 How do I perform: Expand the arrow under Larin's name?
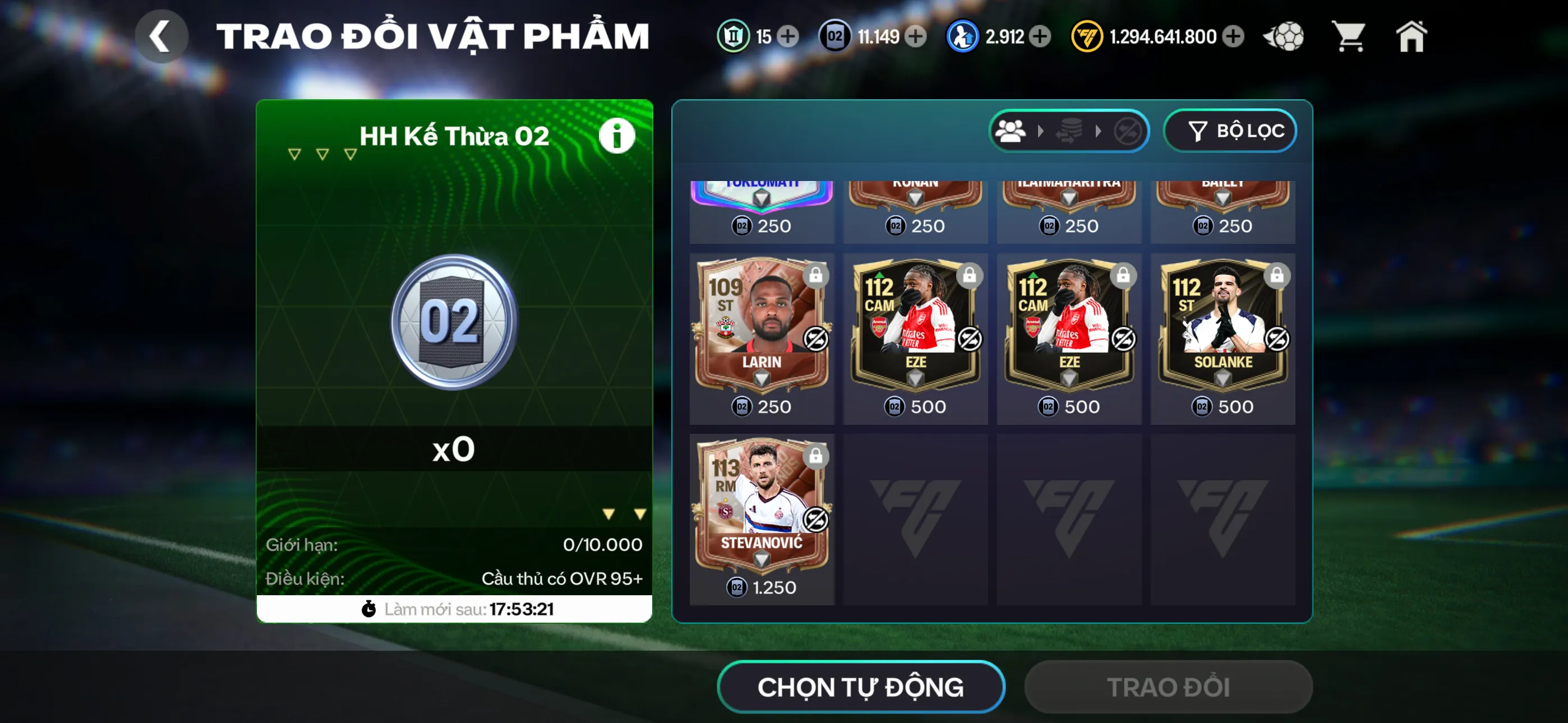[762, 377]
